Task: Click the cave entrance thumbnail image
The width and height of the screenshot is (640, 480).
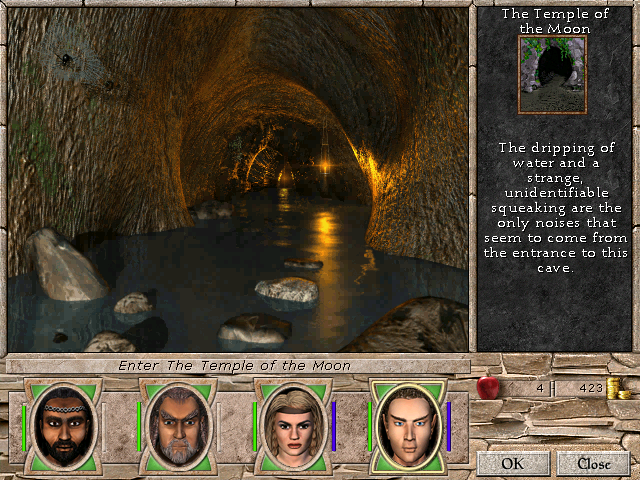Action: (x=551, y=75)
